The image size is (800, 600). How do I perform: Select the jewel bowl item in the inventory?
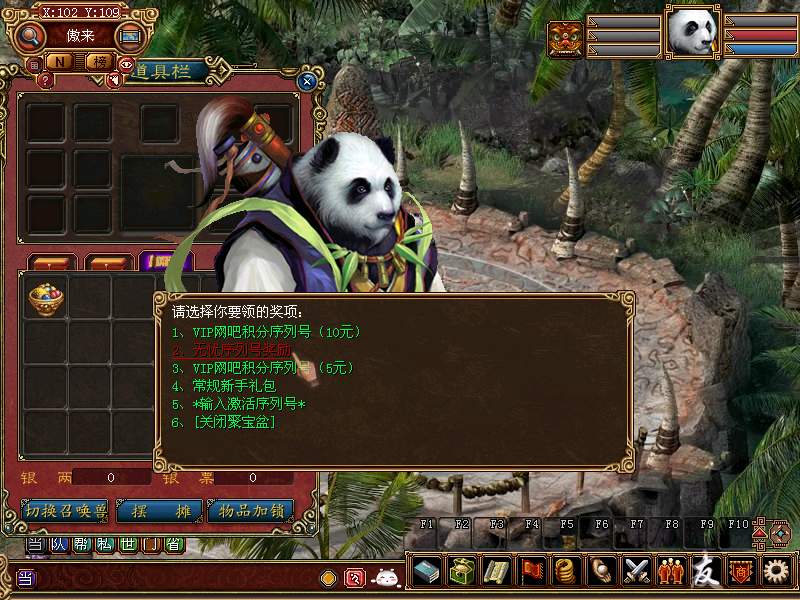pyautogui.click(x=45, y=298)
